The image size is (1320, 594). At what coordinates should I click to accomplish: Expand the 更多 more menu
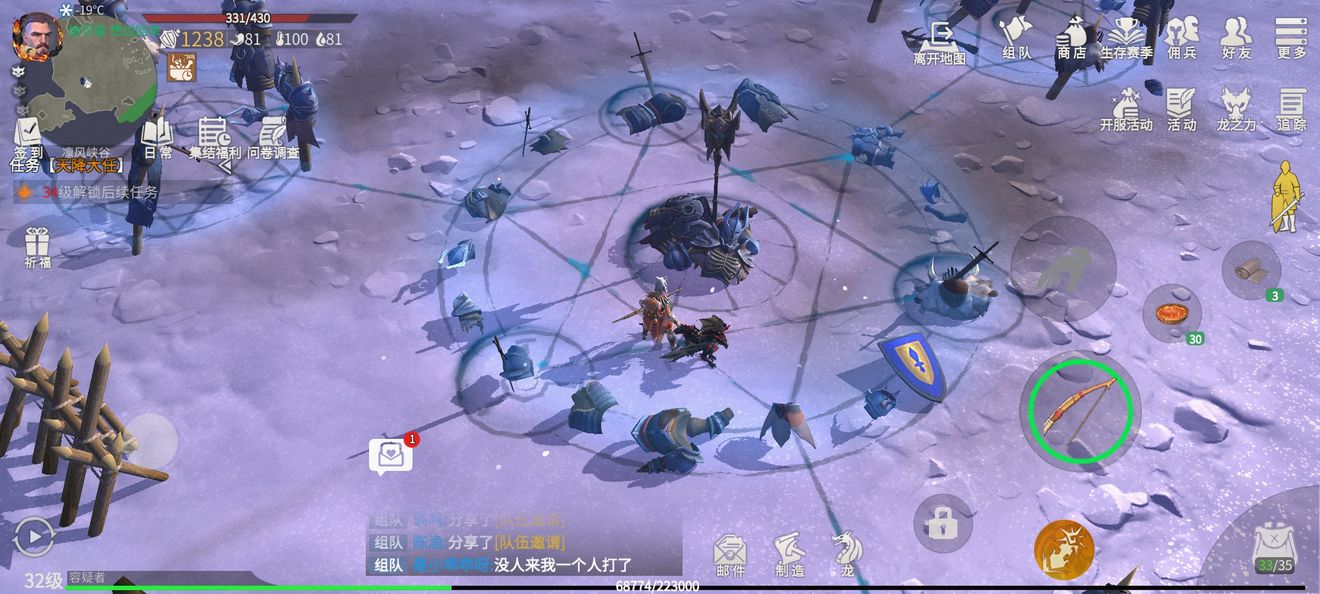pyautogui.click(x=1291, y=36)
